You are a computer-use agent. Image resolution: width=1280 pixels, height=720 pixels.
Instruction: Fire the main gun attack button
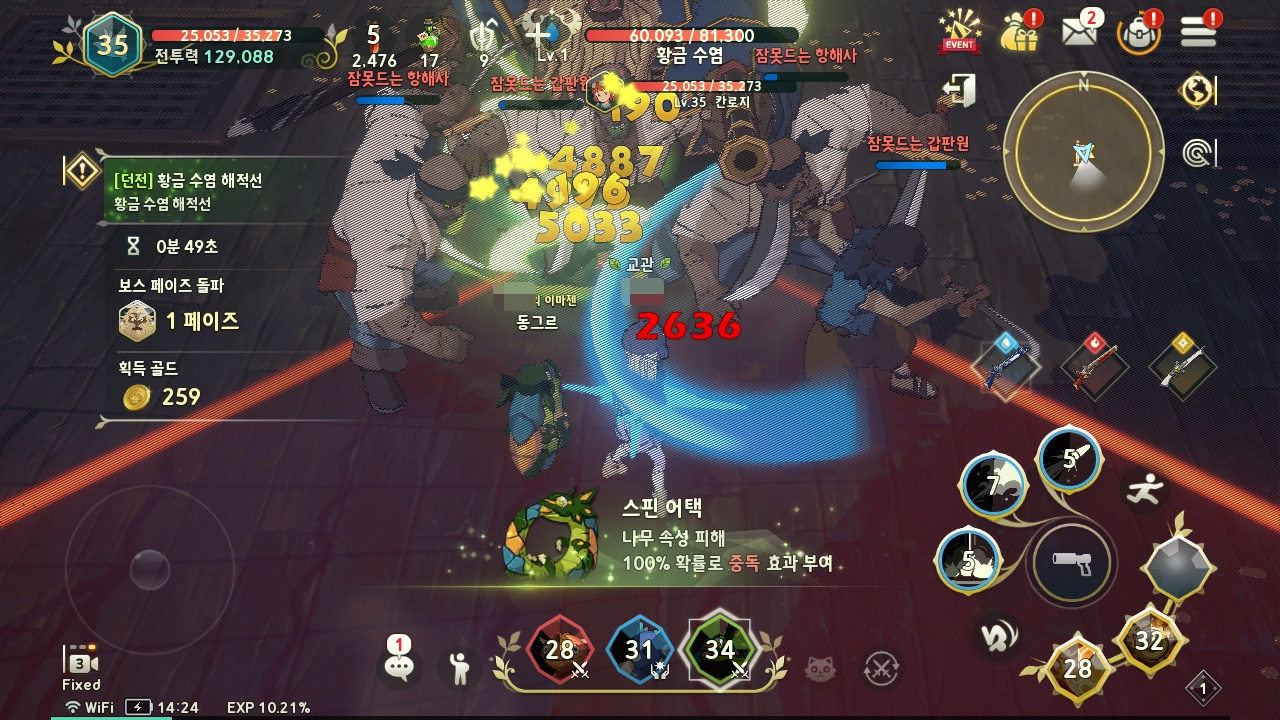(1071, 562)
